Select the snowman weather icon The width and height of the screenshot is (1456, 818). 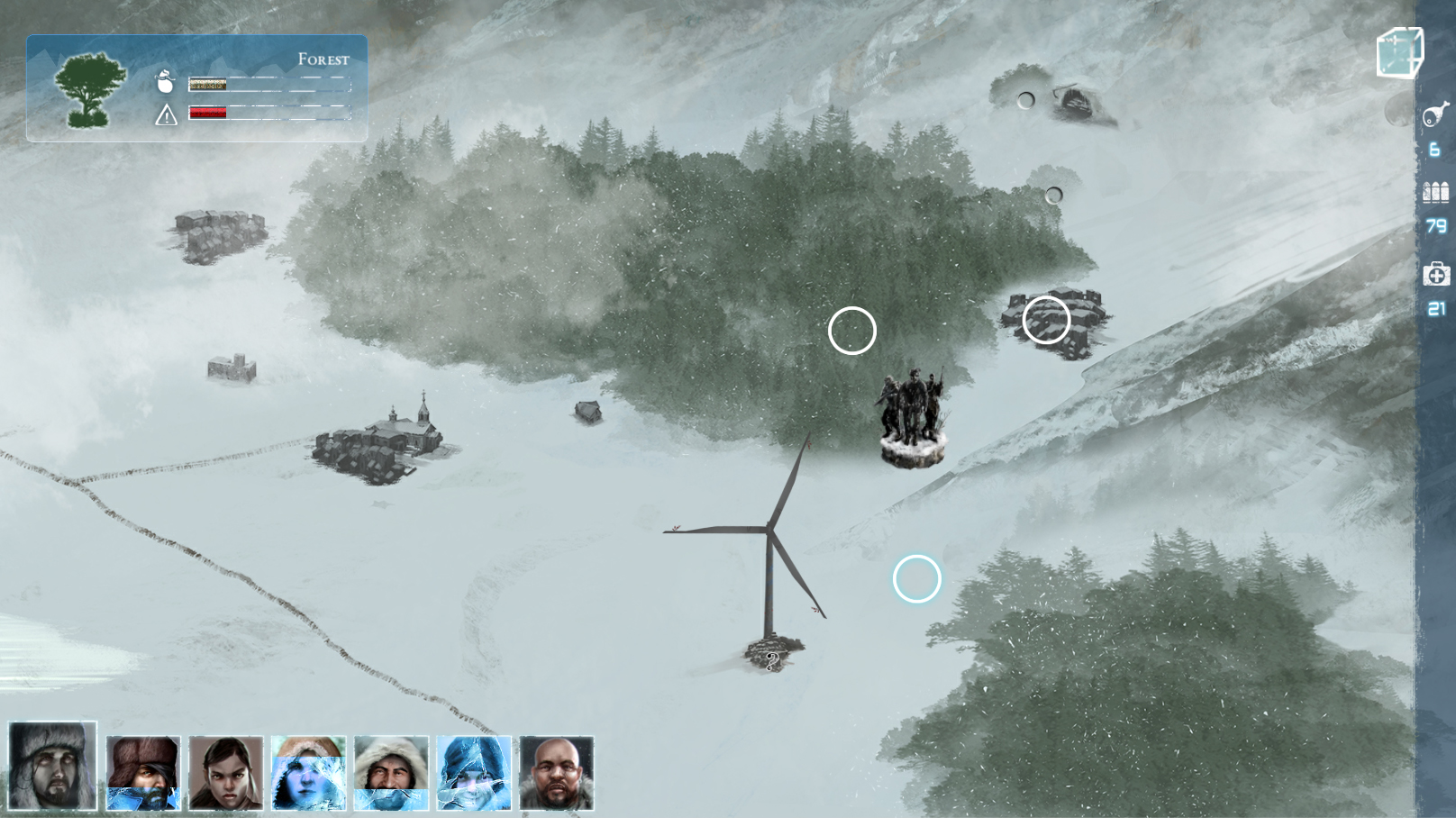point(165,83)
